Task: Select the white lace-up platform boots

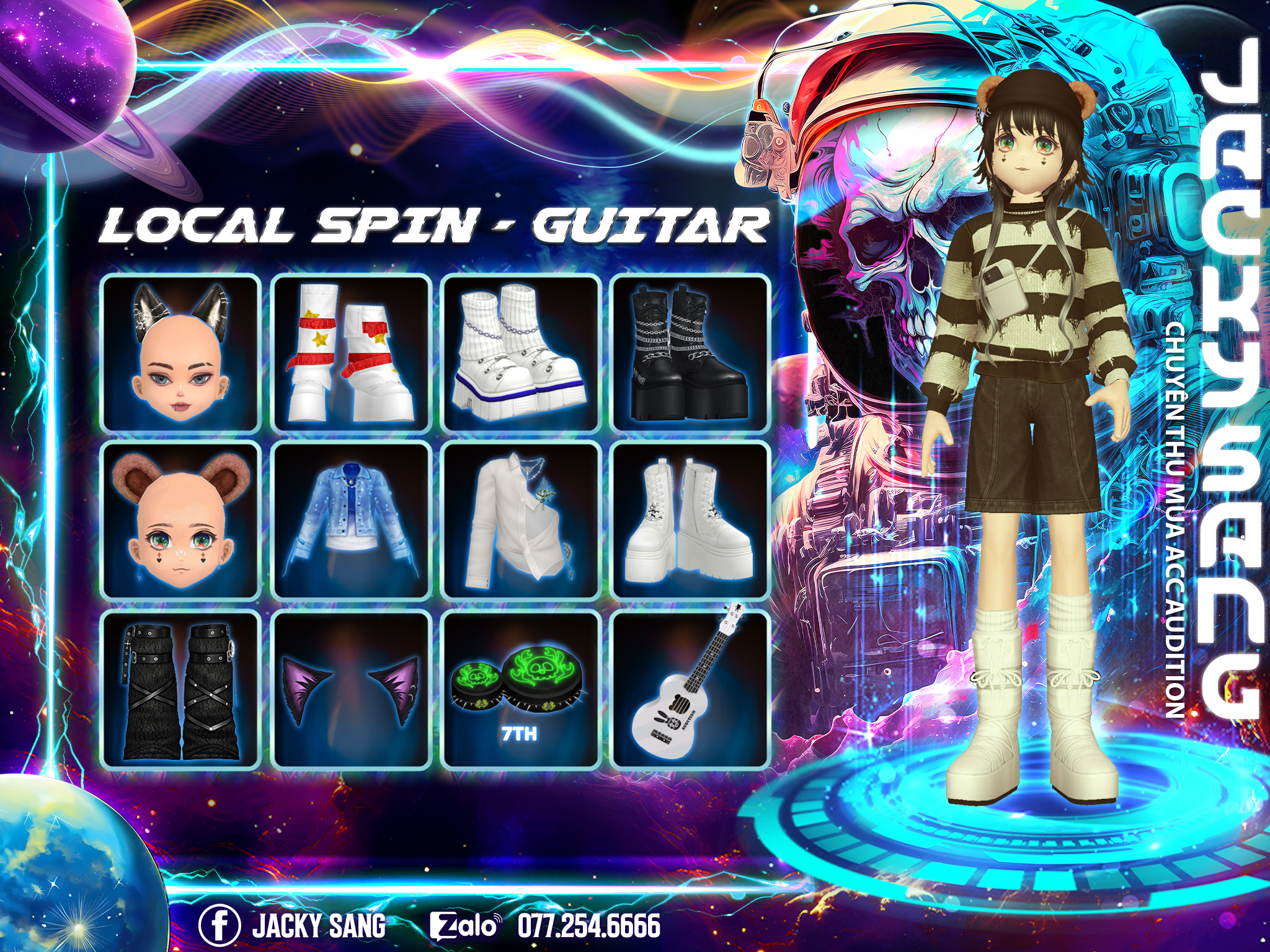Action: pos(690,521)
